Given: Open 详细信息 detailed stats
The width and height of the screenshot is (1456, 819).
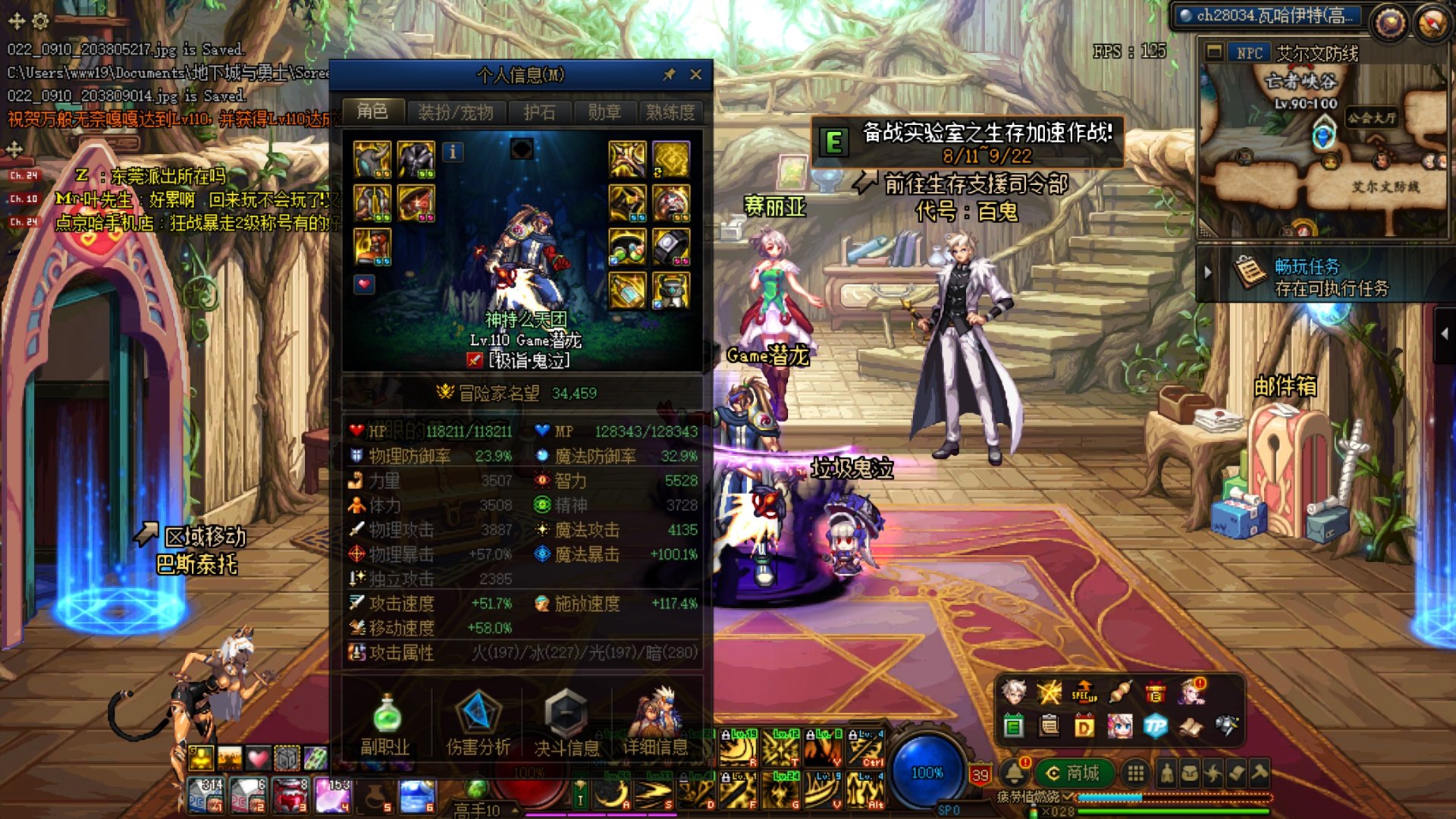Looking at the screenshot, I should click(655, 724).
